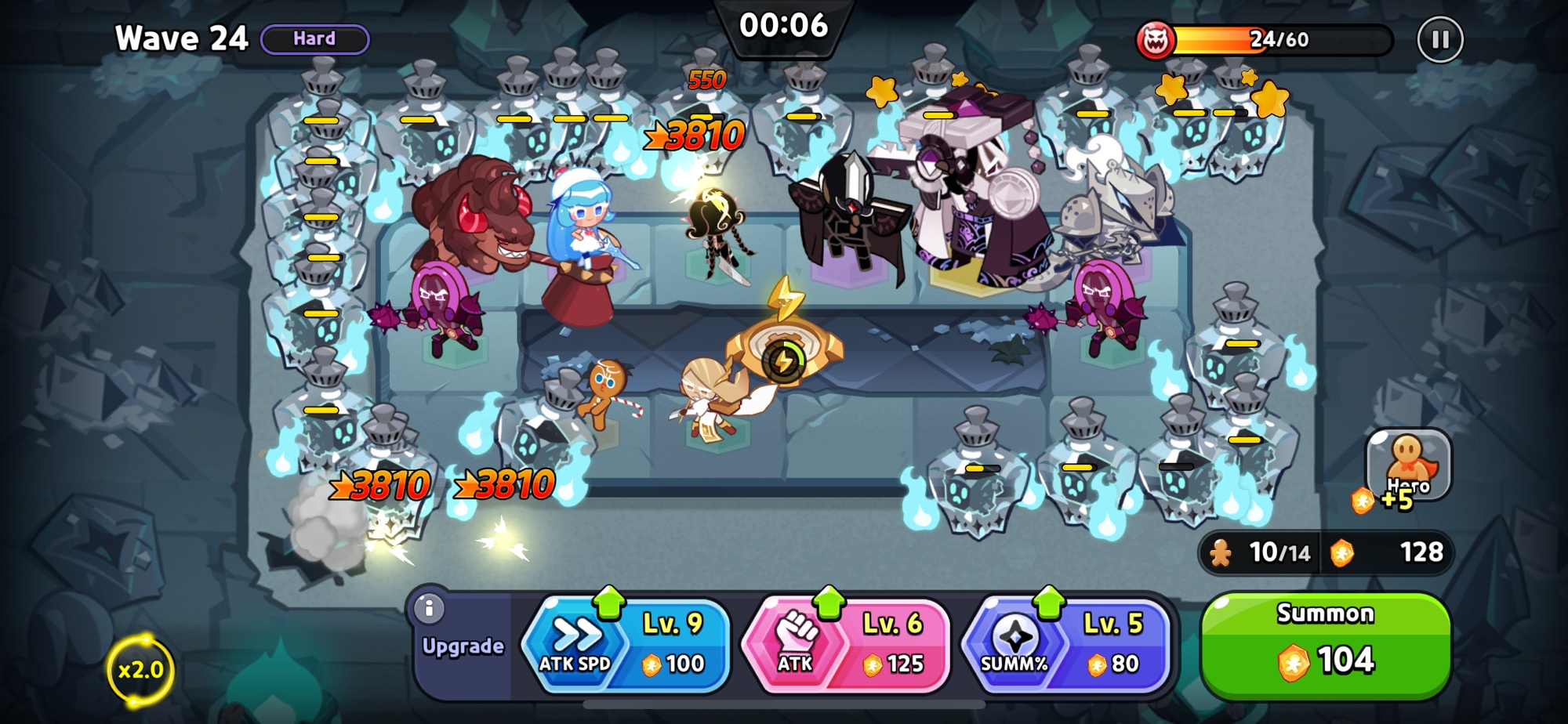Summon a cookie for 104 coins
The image size is (1568, 724).
click(x=1325, y=646)
